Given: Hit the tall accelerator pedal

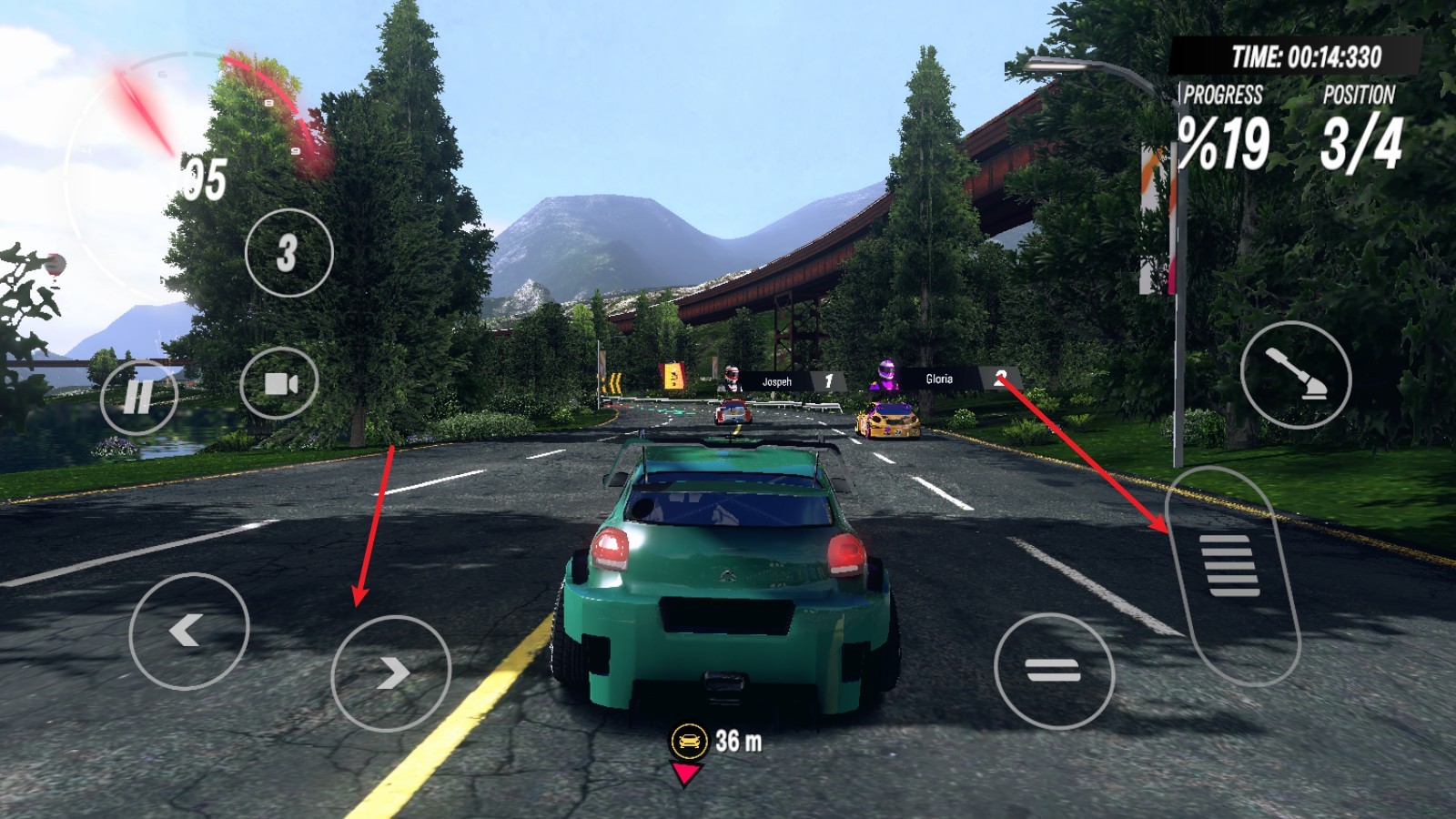Looking at the screenshot, I should [x=1233, y=573].
